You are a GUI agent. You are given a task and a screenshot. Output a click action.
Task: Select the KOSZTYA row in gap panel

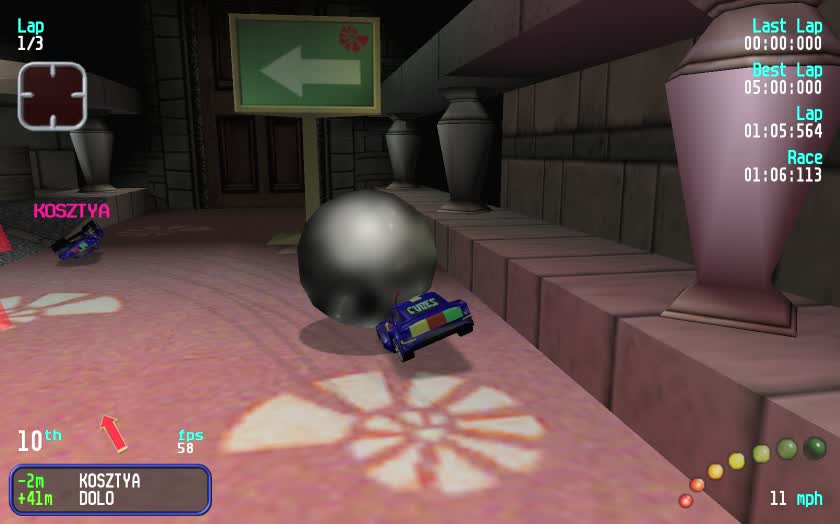(109, 481)
